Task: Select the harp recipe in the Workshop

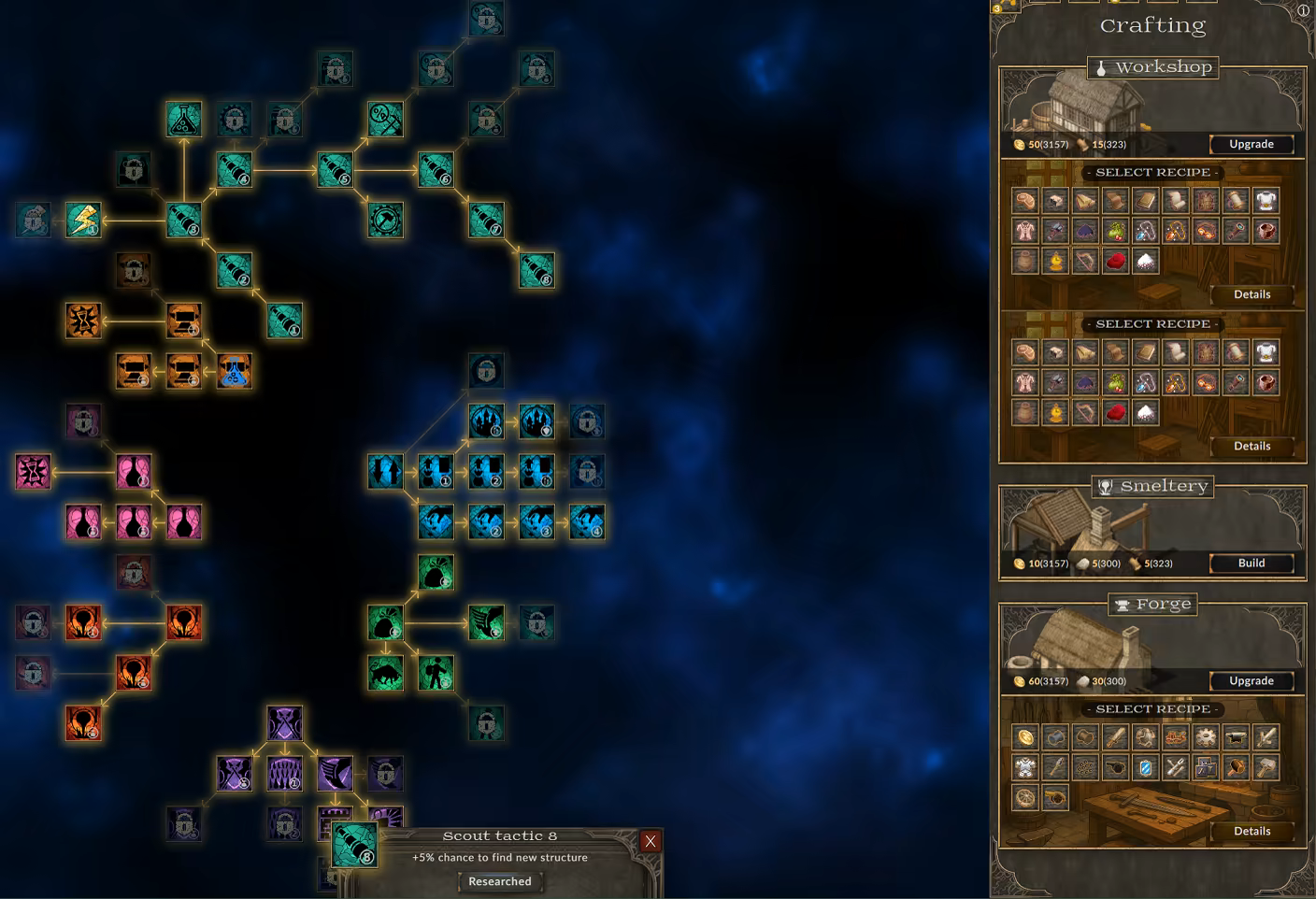Action: 1085,261
